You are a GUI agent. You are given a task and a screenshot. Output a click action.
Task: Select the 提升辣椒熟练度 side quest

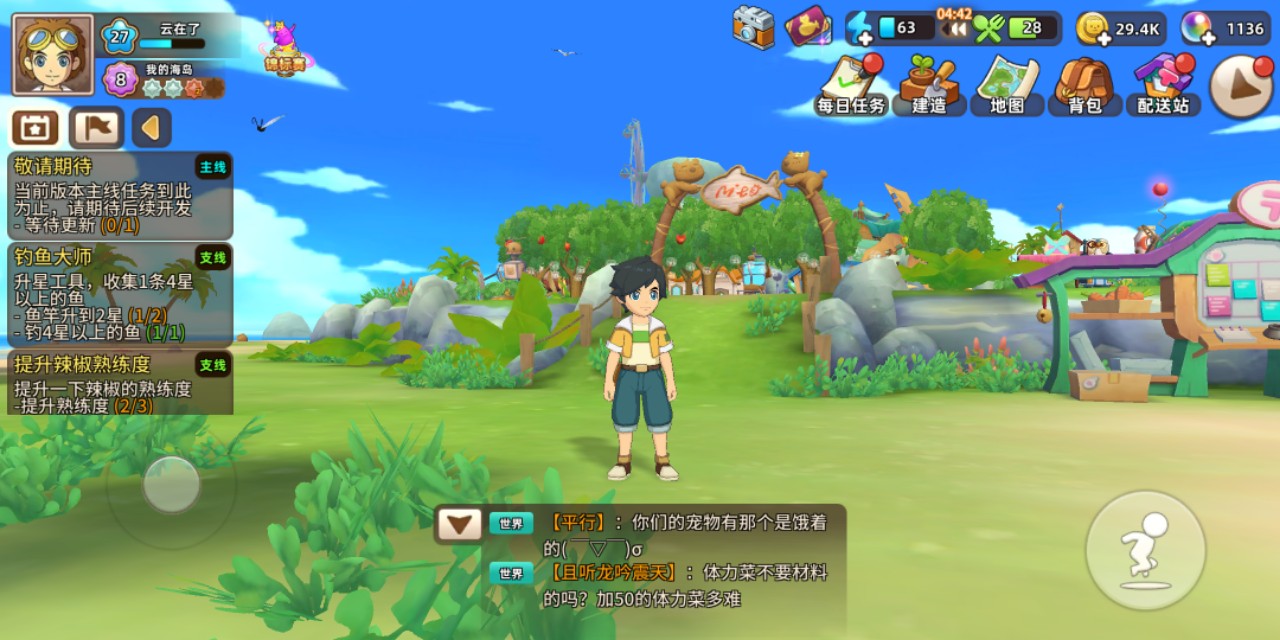[120, 382]
